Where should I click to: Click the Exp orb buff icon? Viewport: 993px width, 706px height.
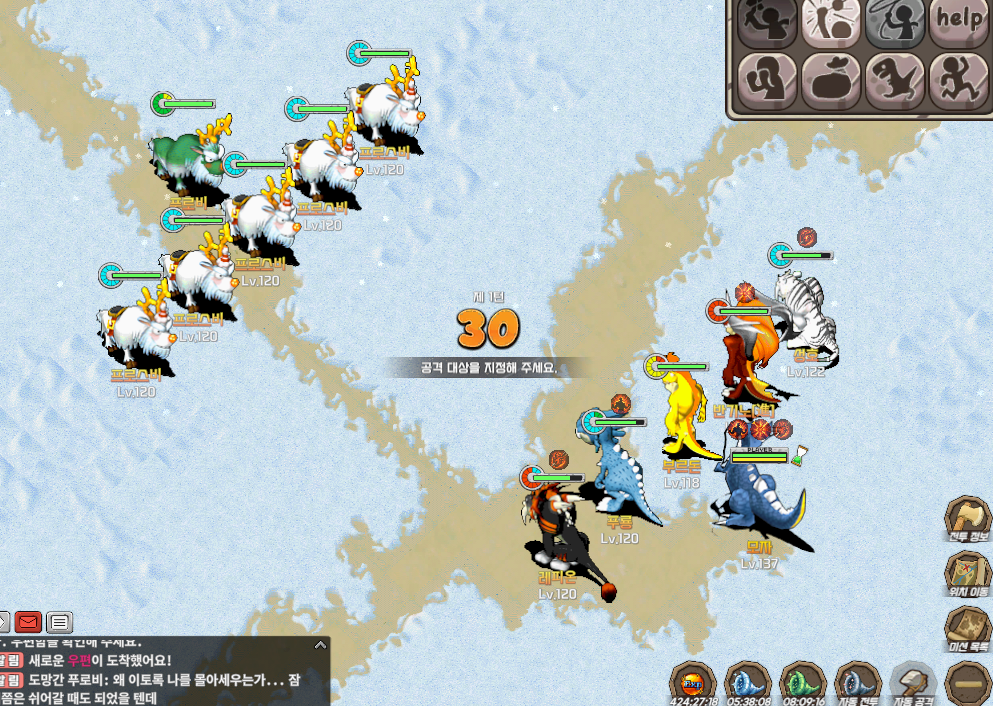(x=692, y=684)
